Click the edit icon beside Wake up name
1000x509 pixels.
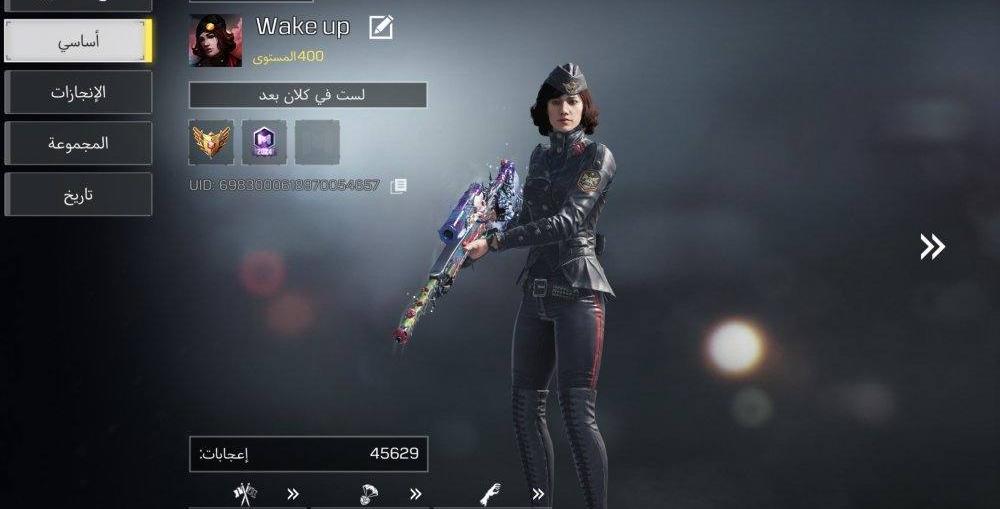click(x=380, y=28)
